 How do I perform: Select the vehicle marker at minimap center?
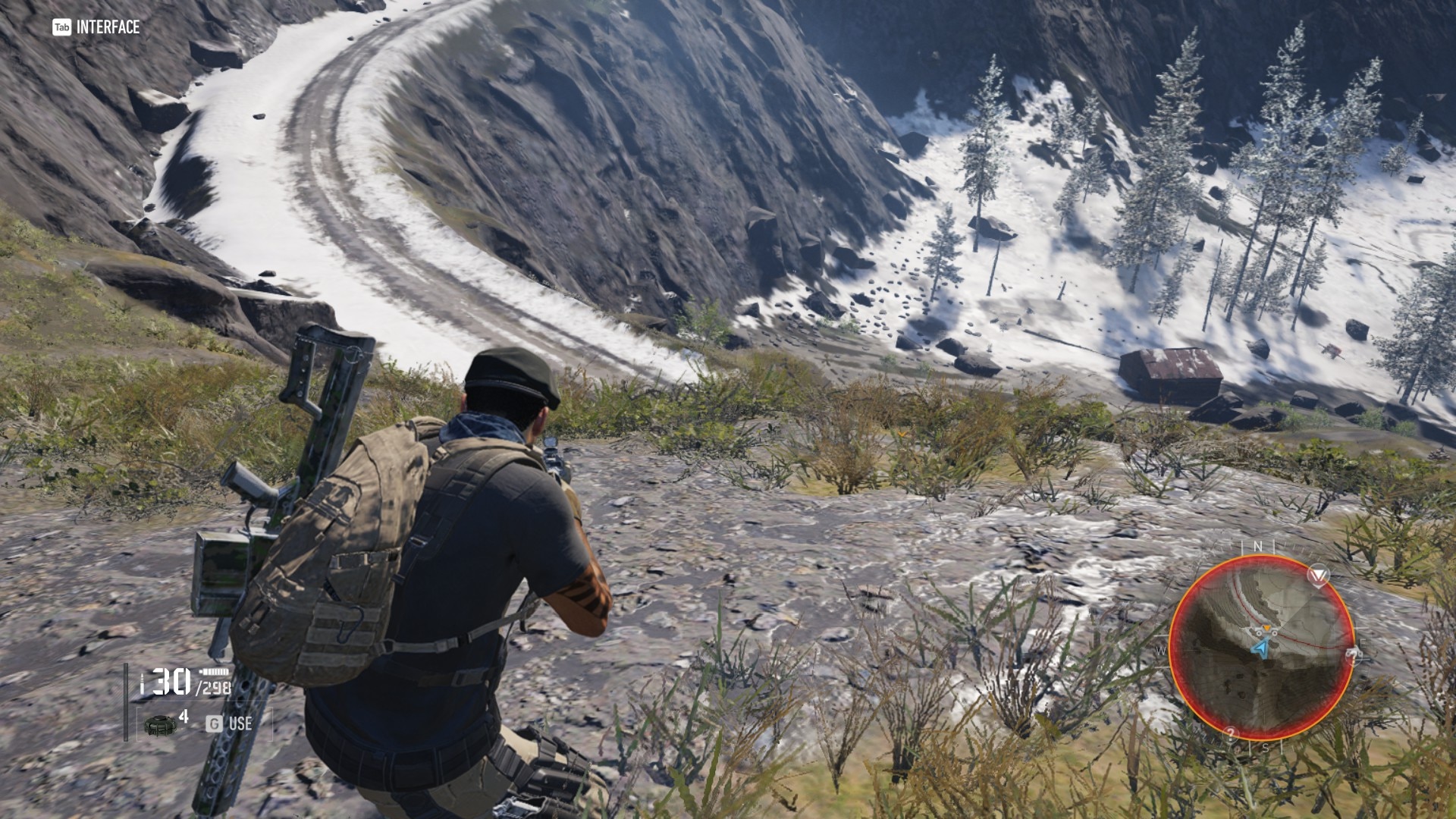1265,630
